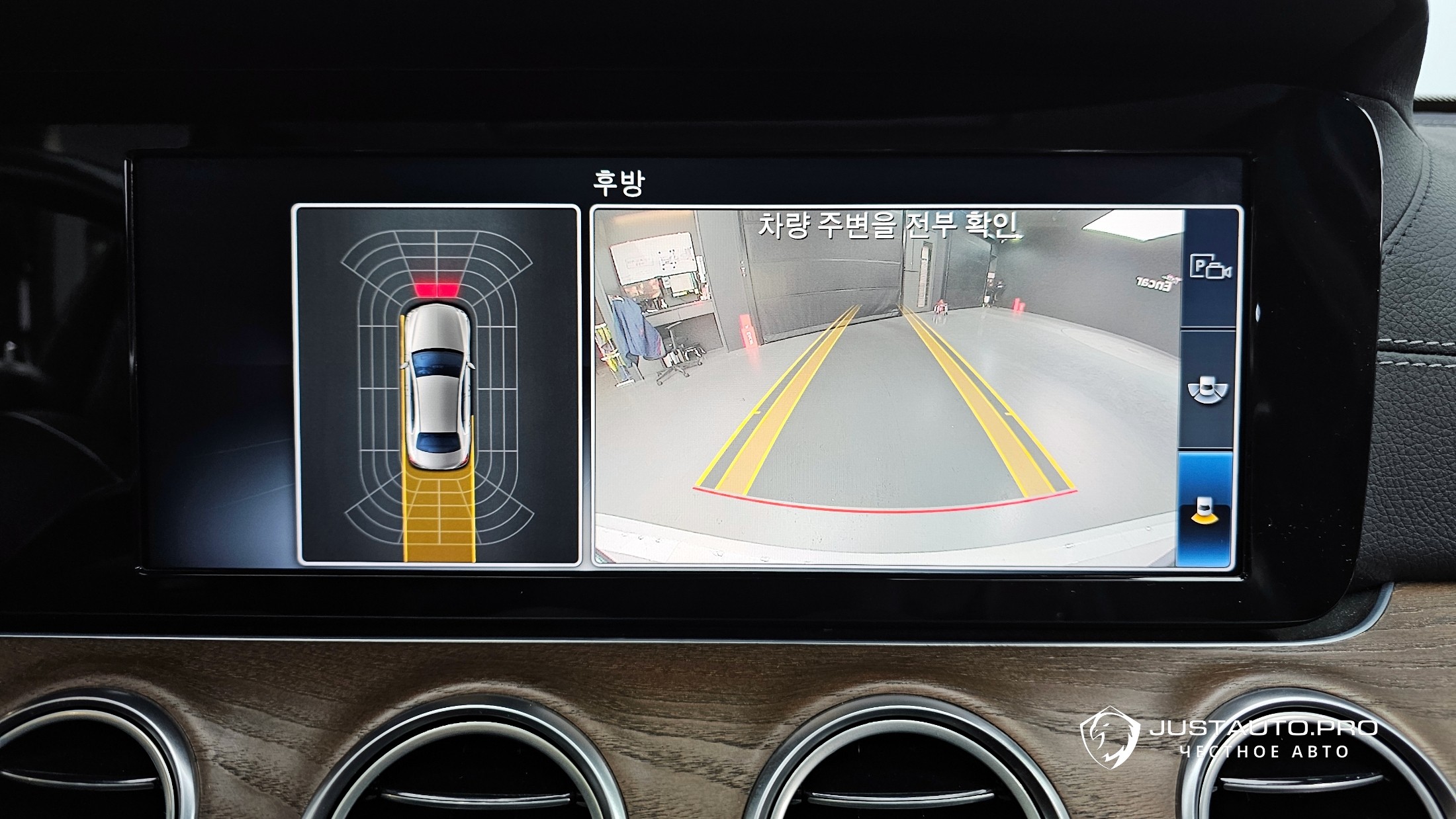Viewport: 1456px width, 819px height.
Task: Switch to the wide-angle view icon in the sidebar
Action: (x=1207, y=390)
